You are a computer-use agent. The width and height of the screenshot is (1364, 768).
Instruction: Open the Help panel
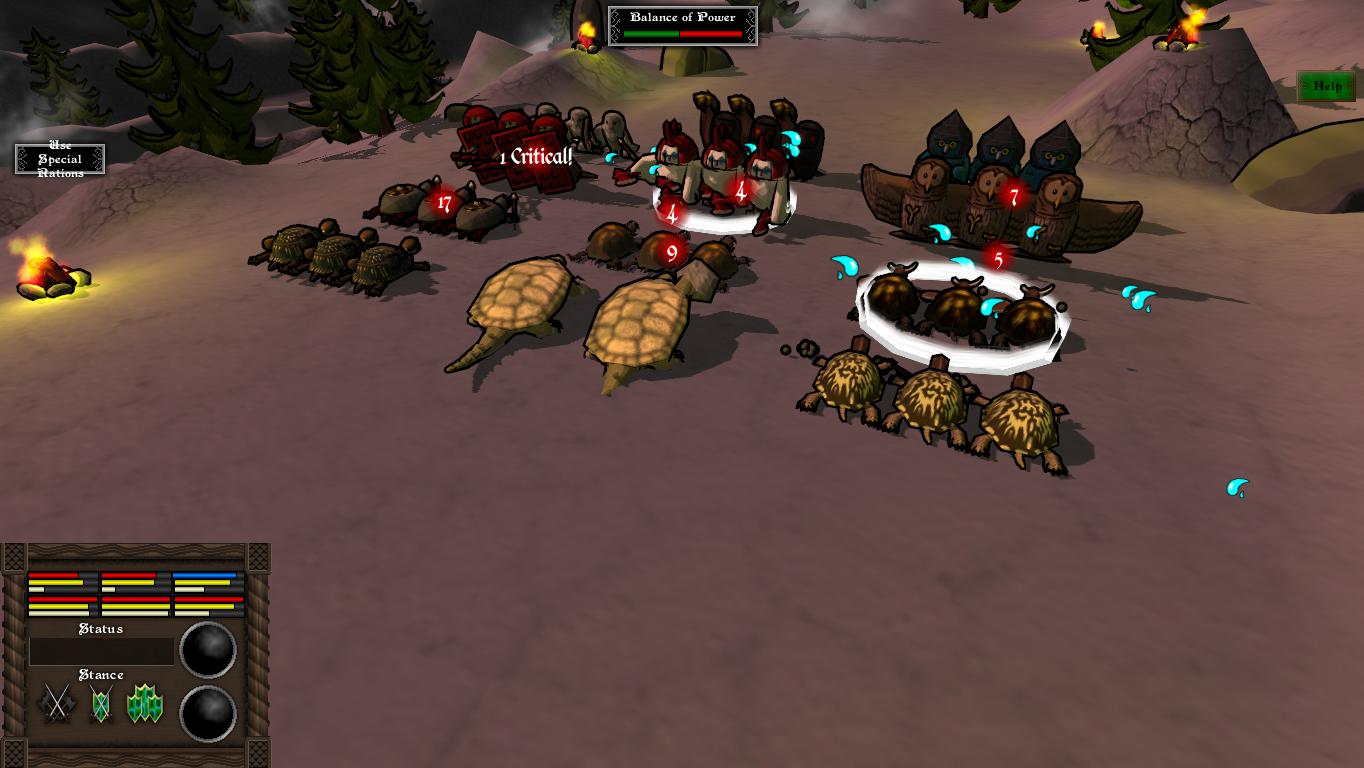[1326, 86]
